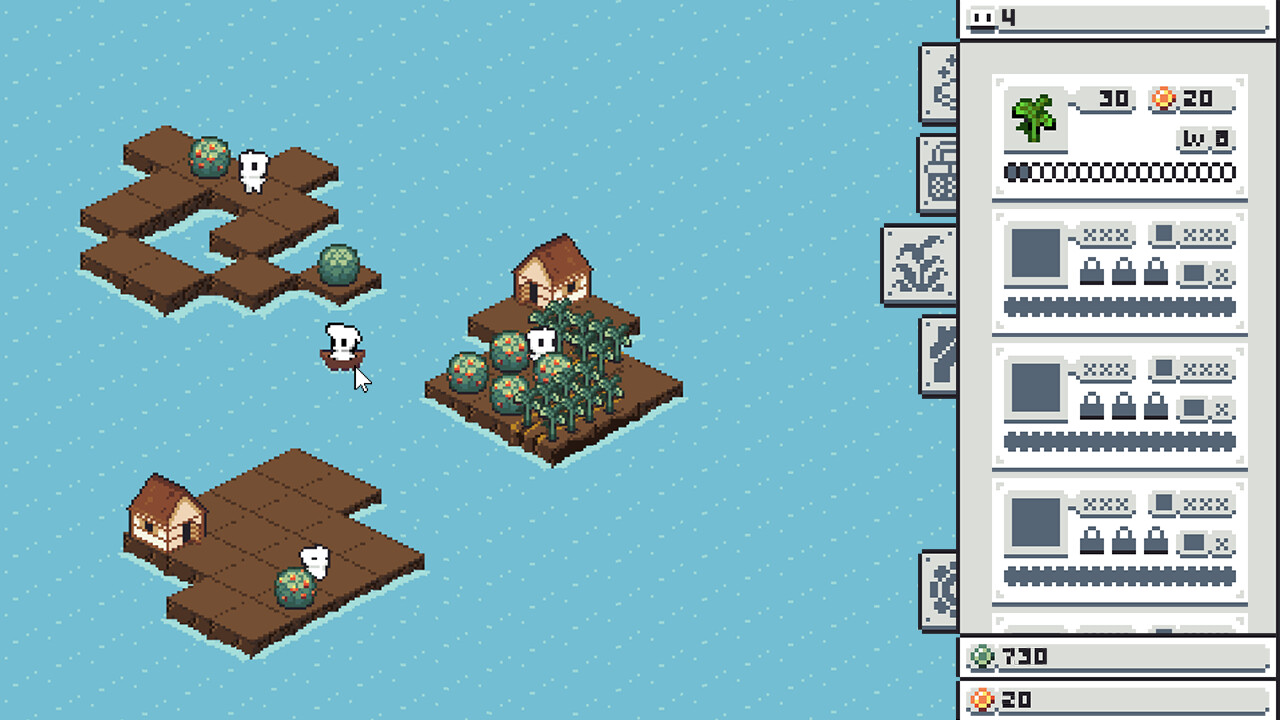Screen dimensions: 1280x720
Task: Unlock the last padlock in the fourth crop panel
Action: point(1156,540)
